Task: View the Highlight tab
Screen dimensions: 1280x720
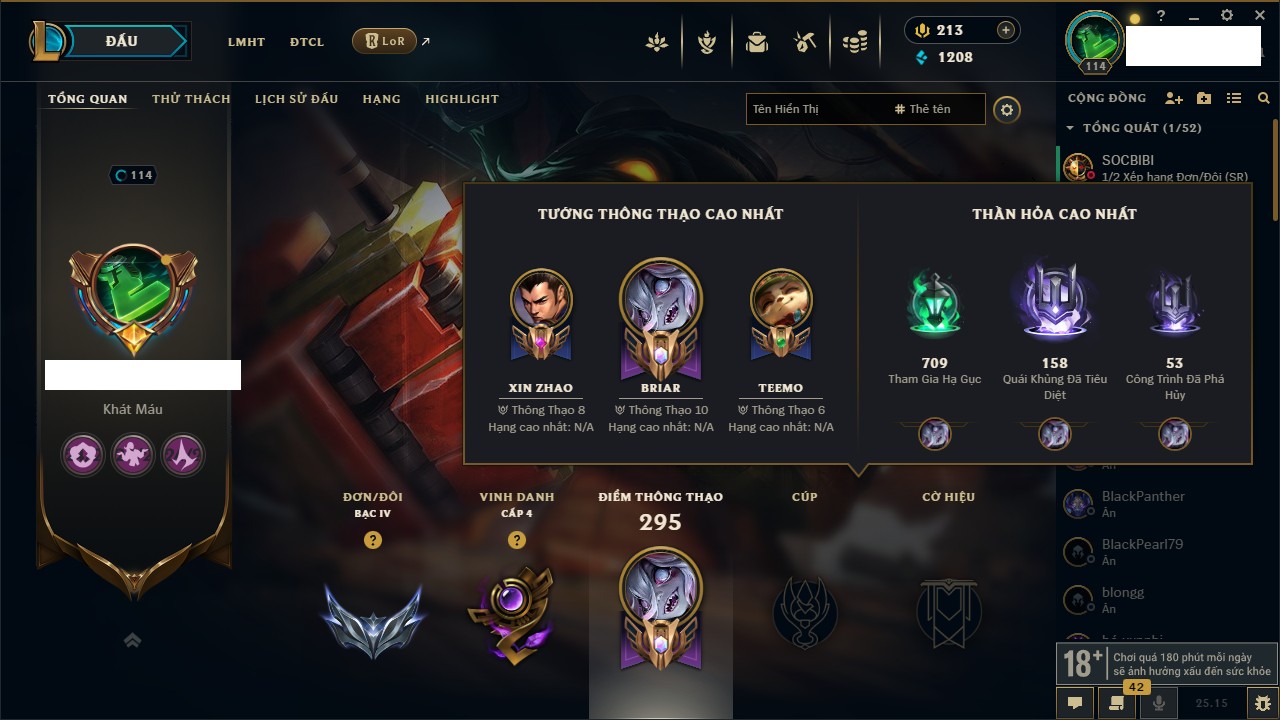Action: click(x=461, y=99)
